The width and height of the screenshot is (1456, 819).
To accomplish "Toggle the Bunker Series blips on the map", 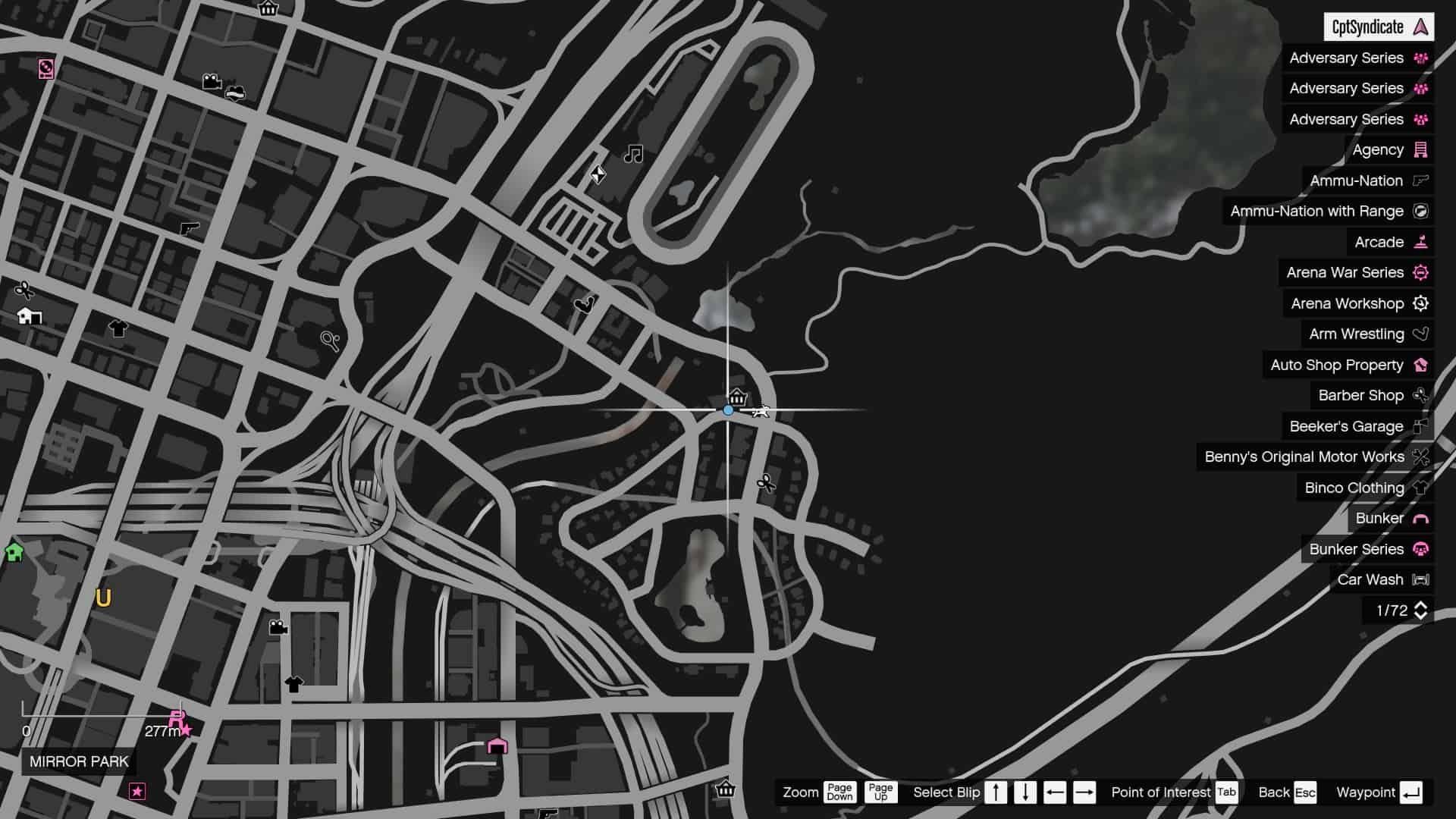I will [x=1358, y=549].
